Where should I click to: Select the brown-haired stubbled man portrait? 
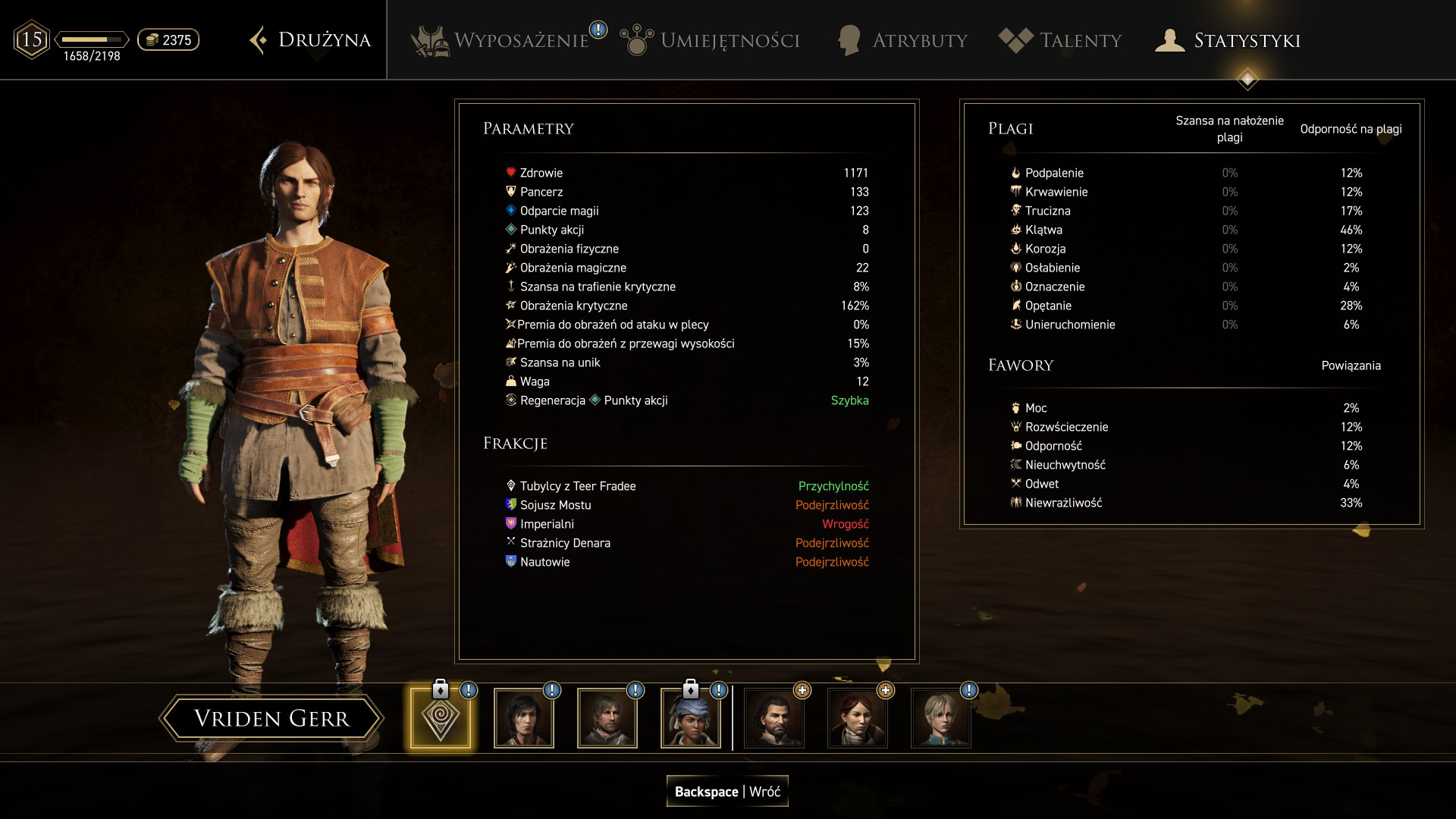tap(607, 718)
